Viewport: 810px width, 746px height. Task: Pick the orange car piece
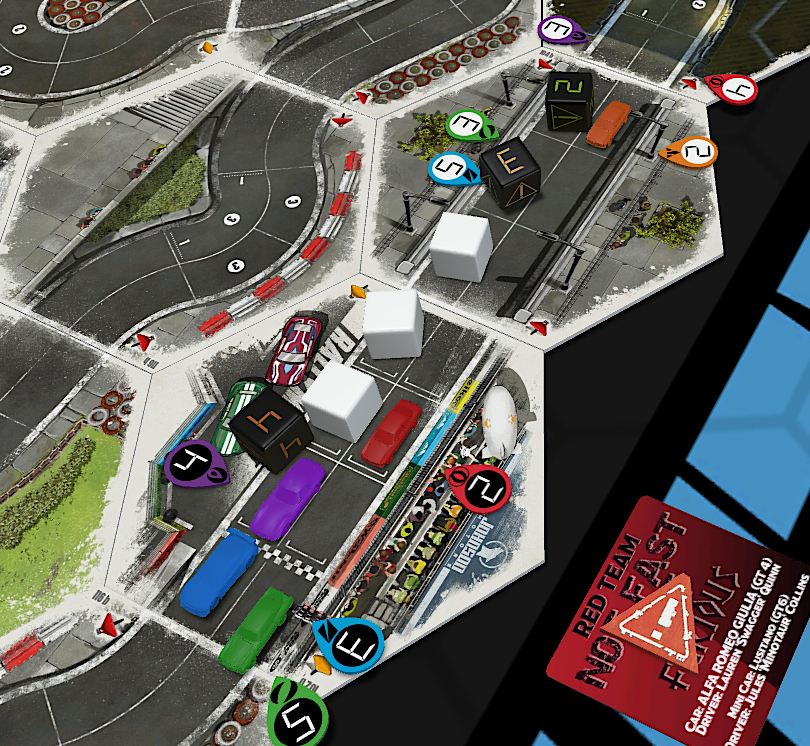pos(608,123)
